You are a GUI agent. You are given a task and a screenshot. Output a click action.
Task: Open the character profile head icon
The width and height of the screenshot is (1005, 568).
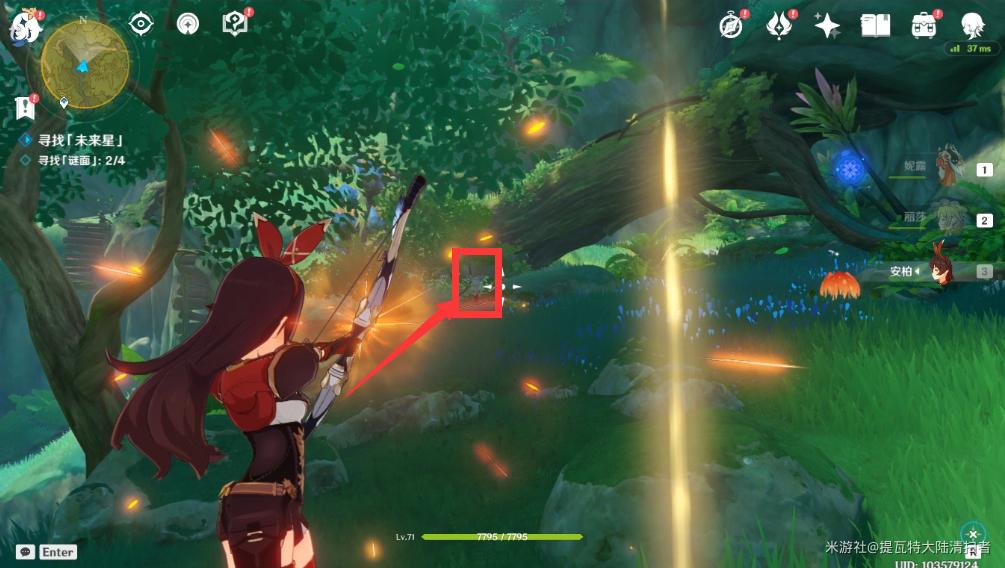[971, 25]
